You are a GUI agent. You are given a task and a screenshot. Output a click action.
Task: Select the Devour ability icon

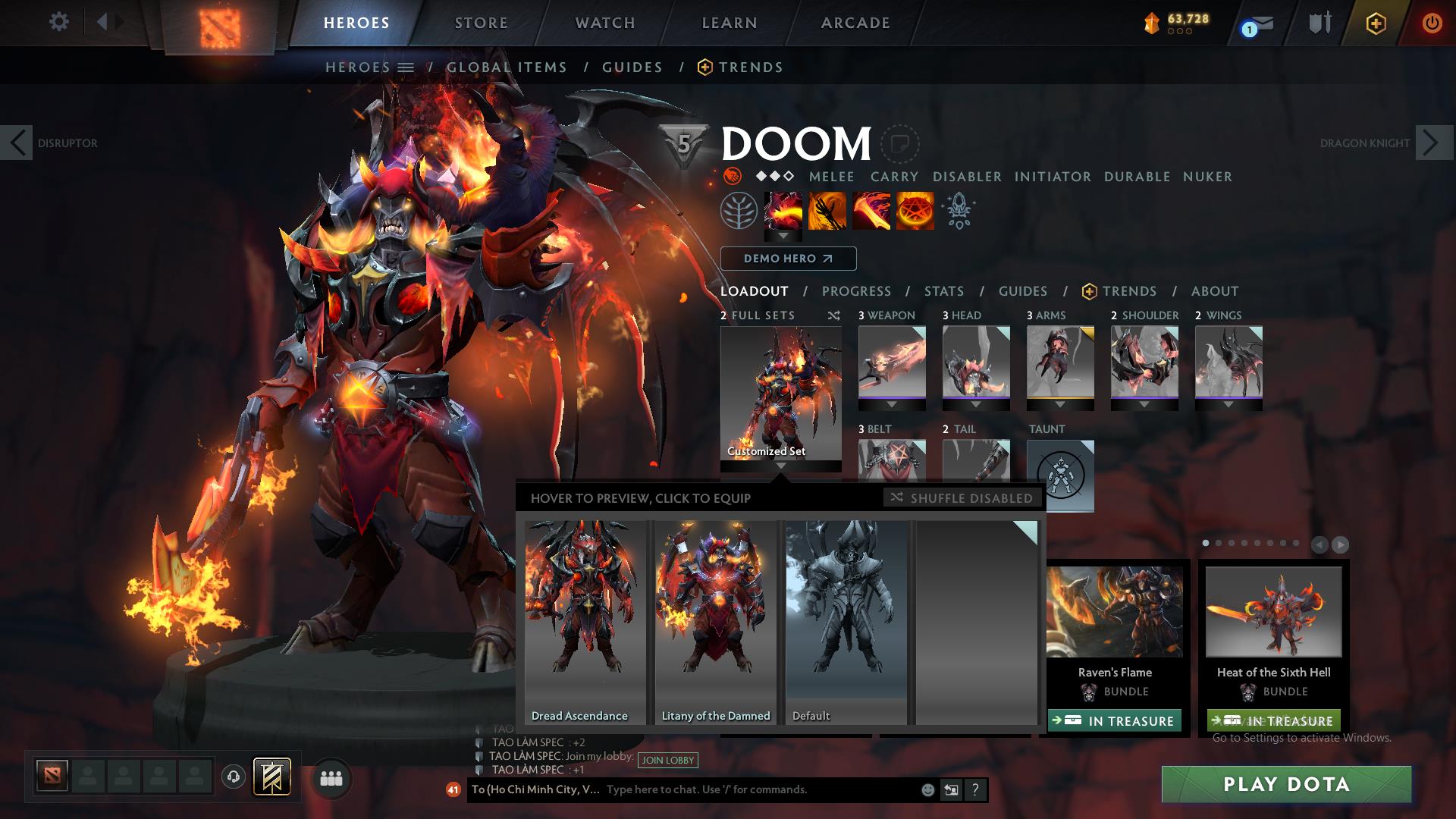(783, 212)
